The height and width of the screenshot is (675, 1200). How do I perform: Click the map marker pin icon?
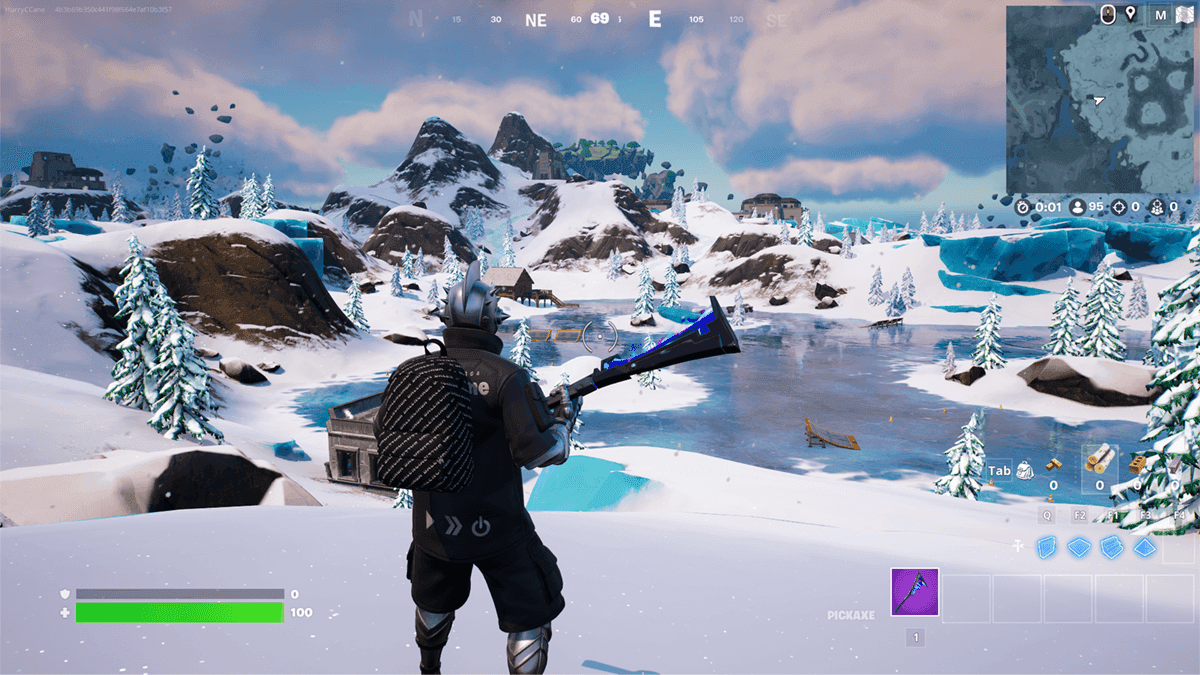[x=1131, y=14]
